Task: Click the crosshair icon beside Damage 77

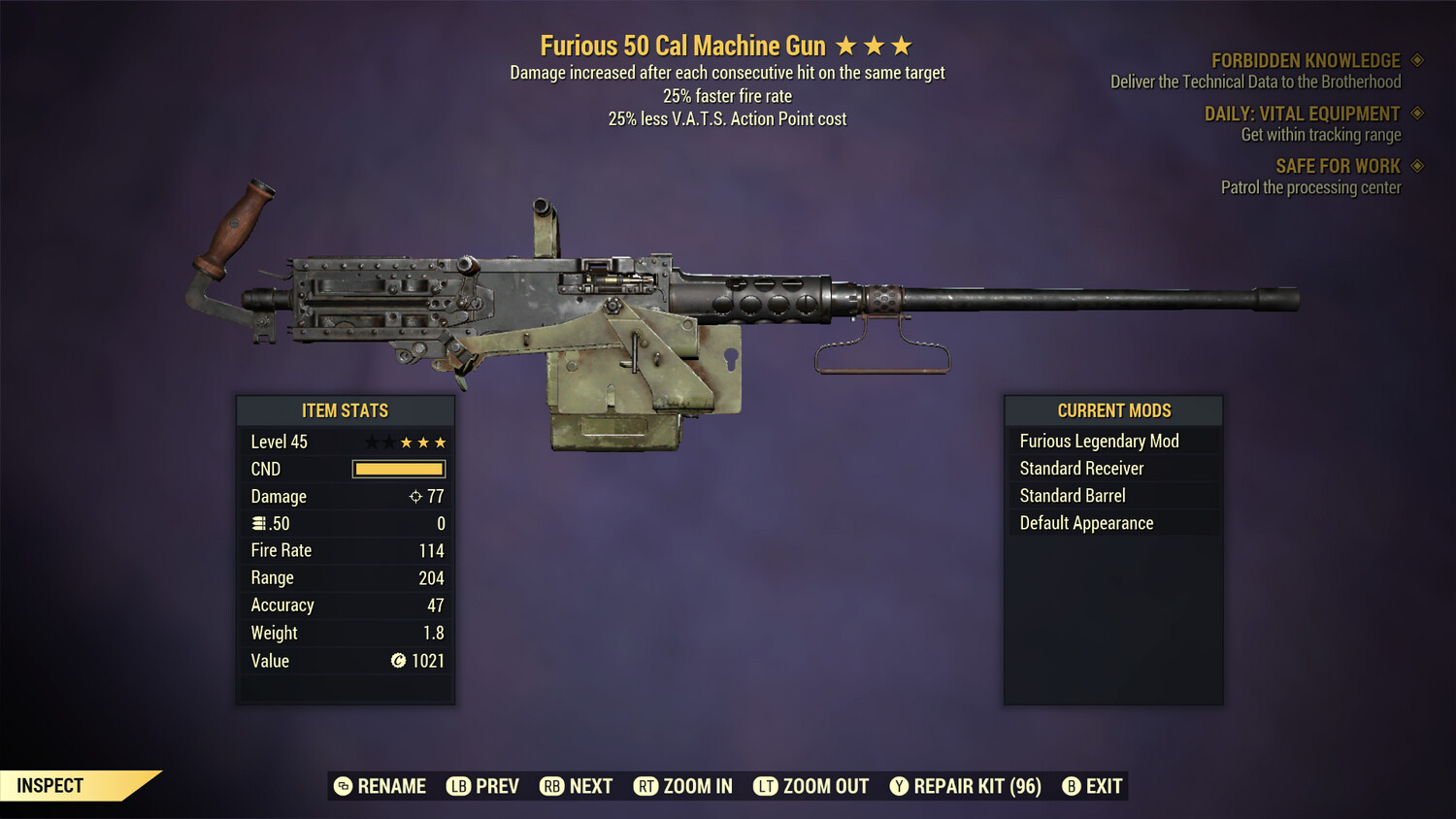Action: point(414,496)
